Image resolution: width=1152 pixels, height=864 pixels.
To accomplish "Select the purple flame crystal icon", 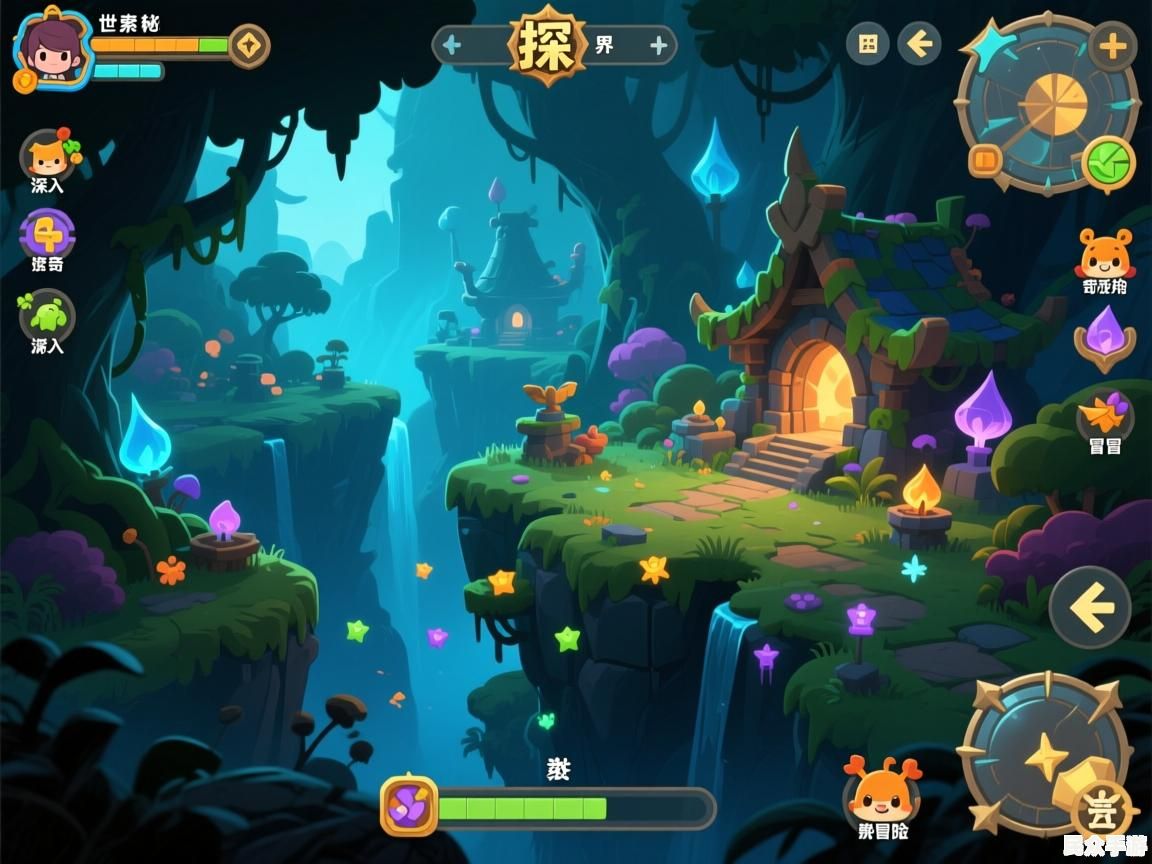I will pos(1105,336).
